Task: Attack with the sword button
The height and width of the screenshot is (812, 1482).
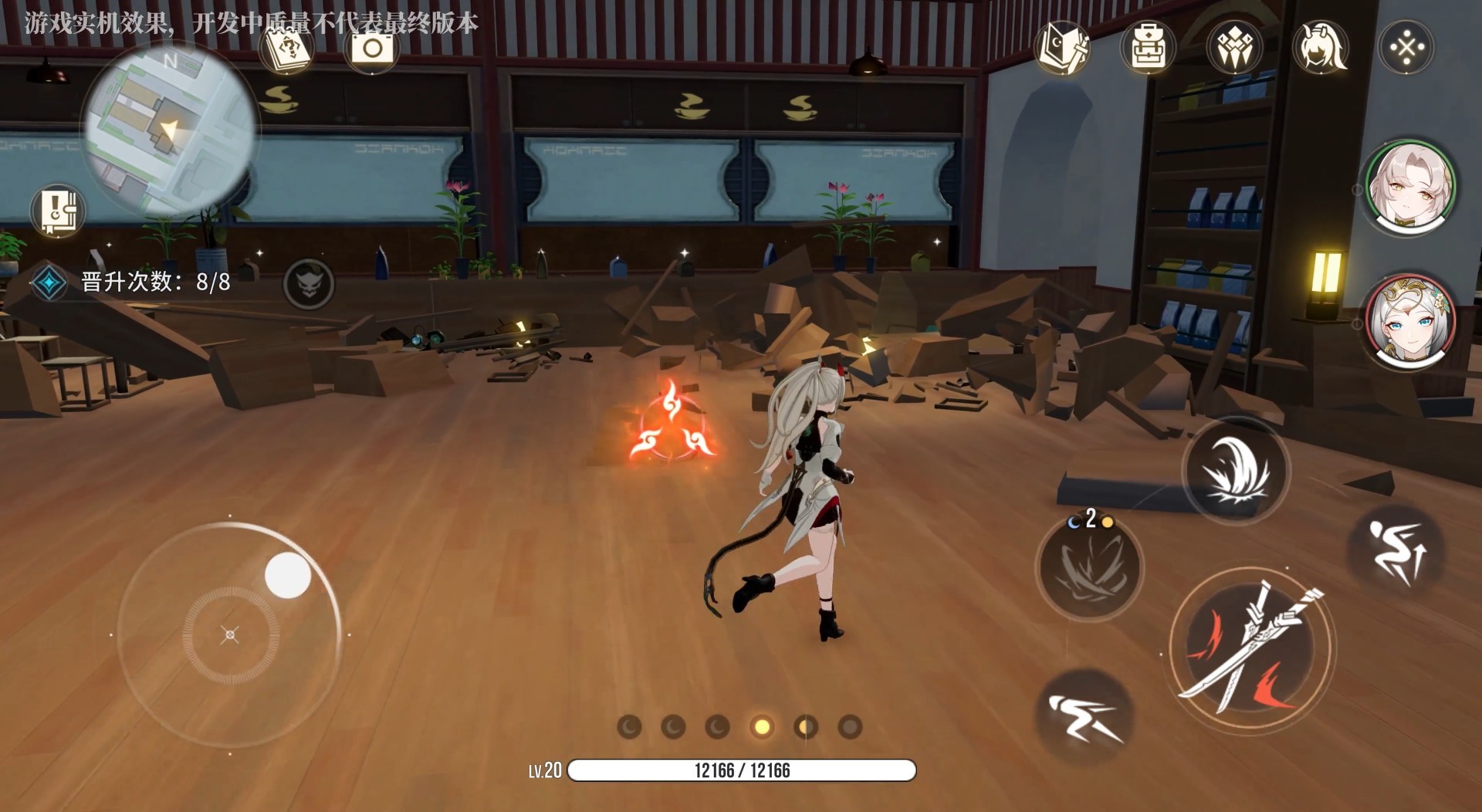Action: (x=1251, y=648)
